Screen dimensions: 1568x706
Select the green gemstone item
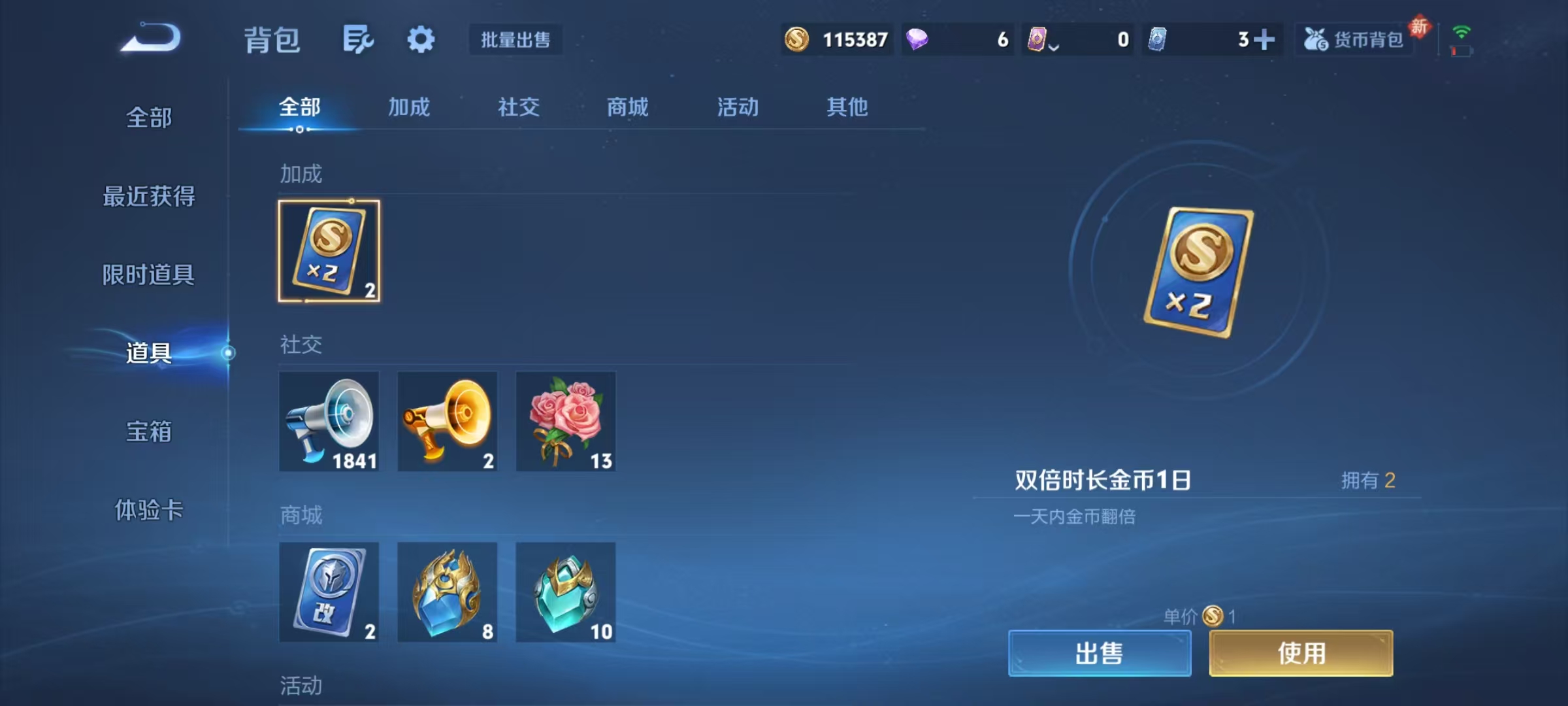click(x=565, y=592)
